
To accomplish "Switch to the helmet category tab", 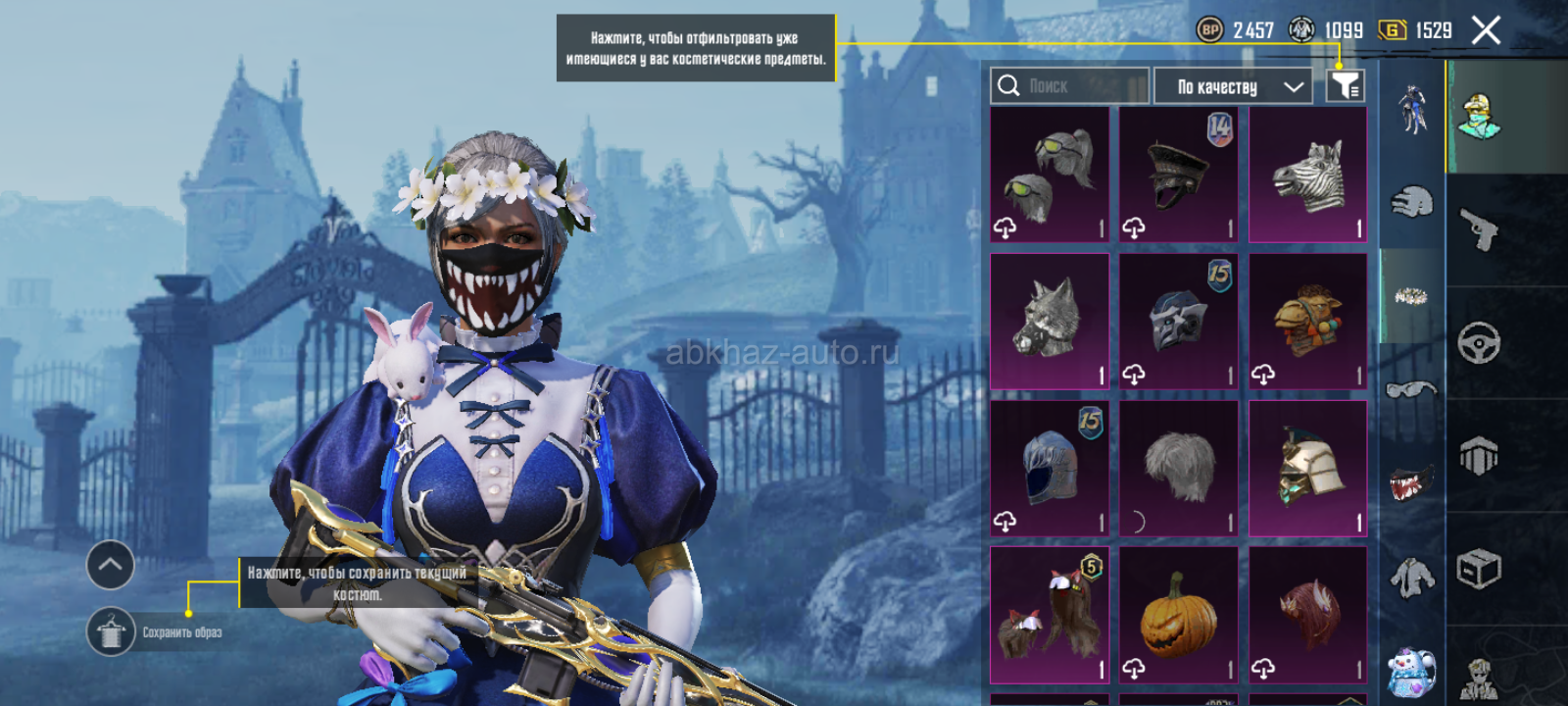I will point(1411,202).
